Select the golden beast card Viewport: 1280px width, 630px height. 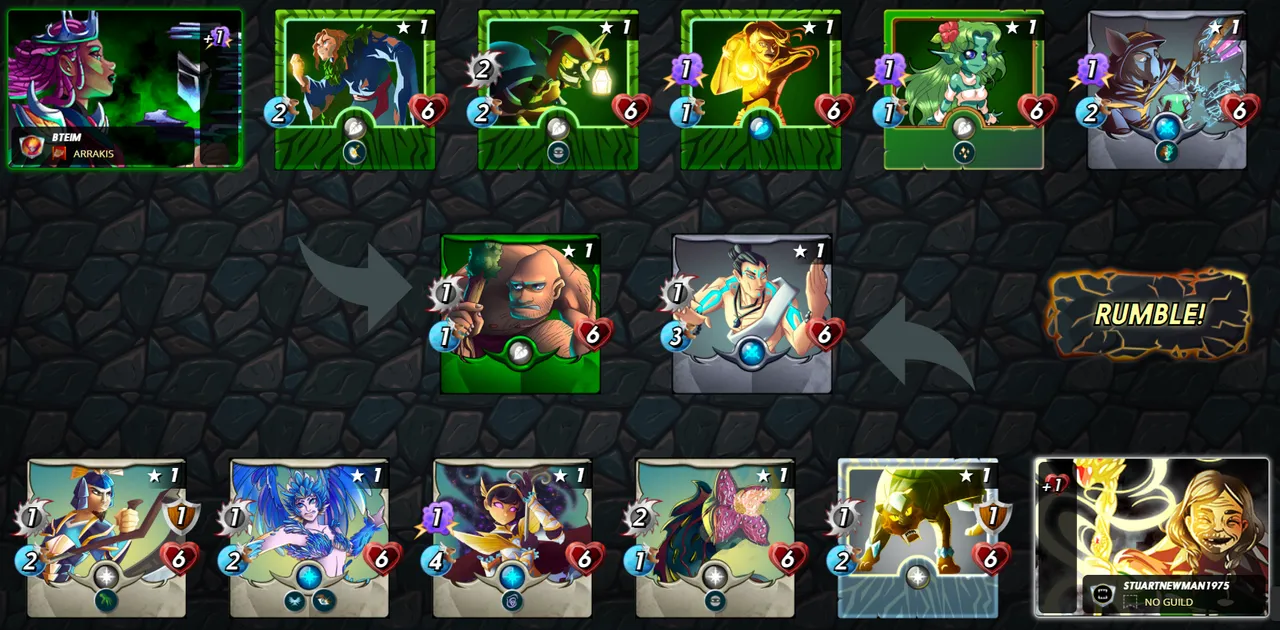click(918, 536)
